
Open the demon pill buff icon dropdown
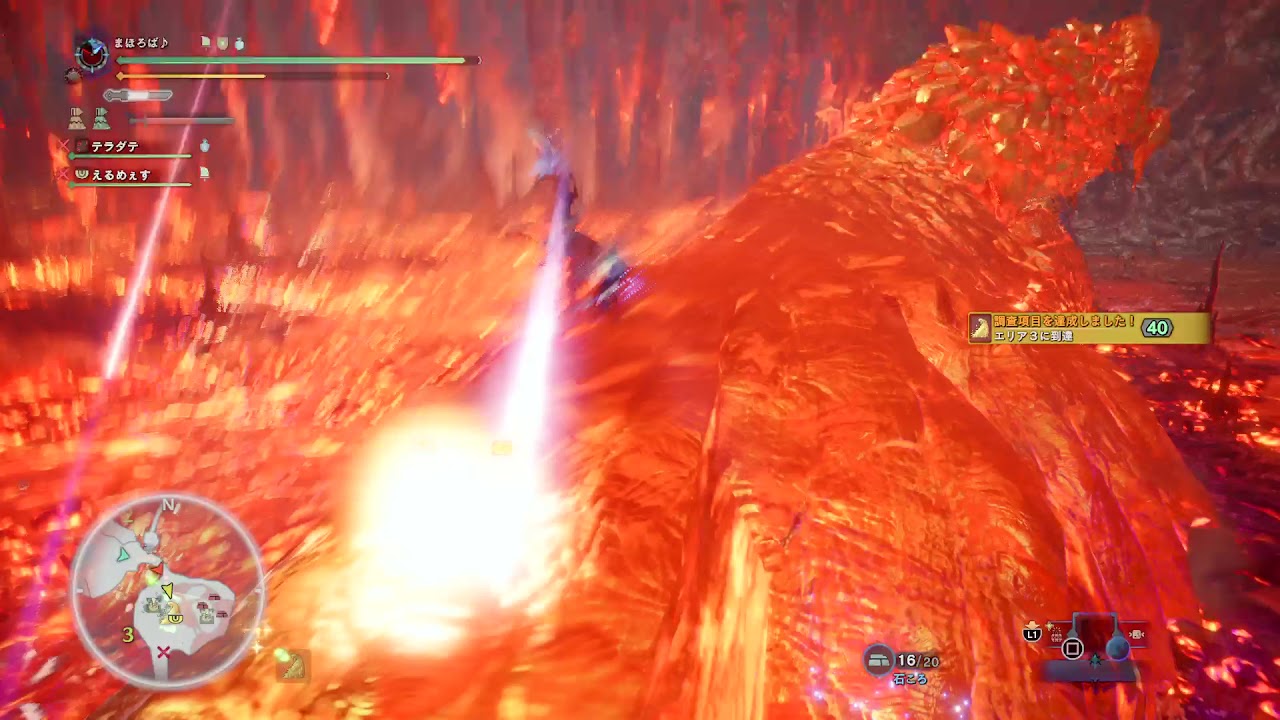73,76
